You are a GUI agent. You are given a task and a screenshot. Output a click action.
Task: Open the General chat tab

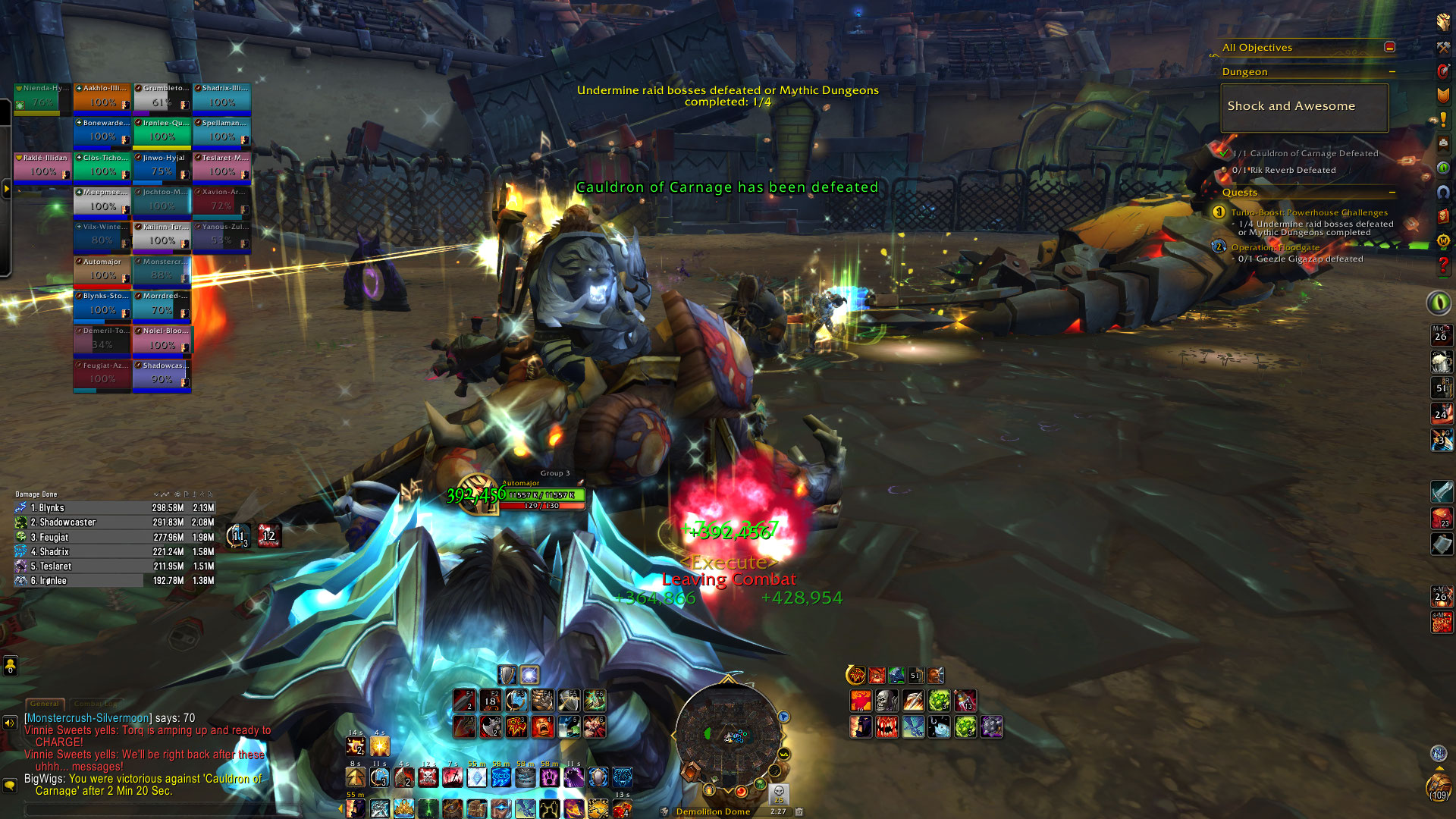coord(45,704)
